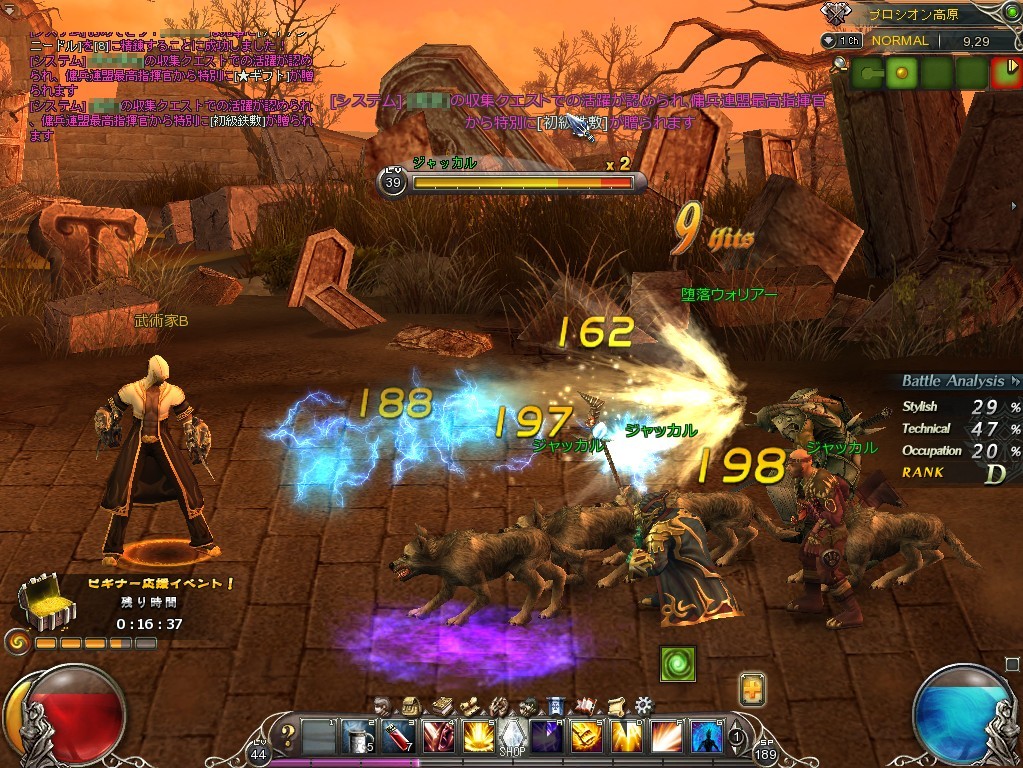Open the beginner event treasure chest
1023x768 pixels.
pyautogui.click(x=39, y=601)
